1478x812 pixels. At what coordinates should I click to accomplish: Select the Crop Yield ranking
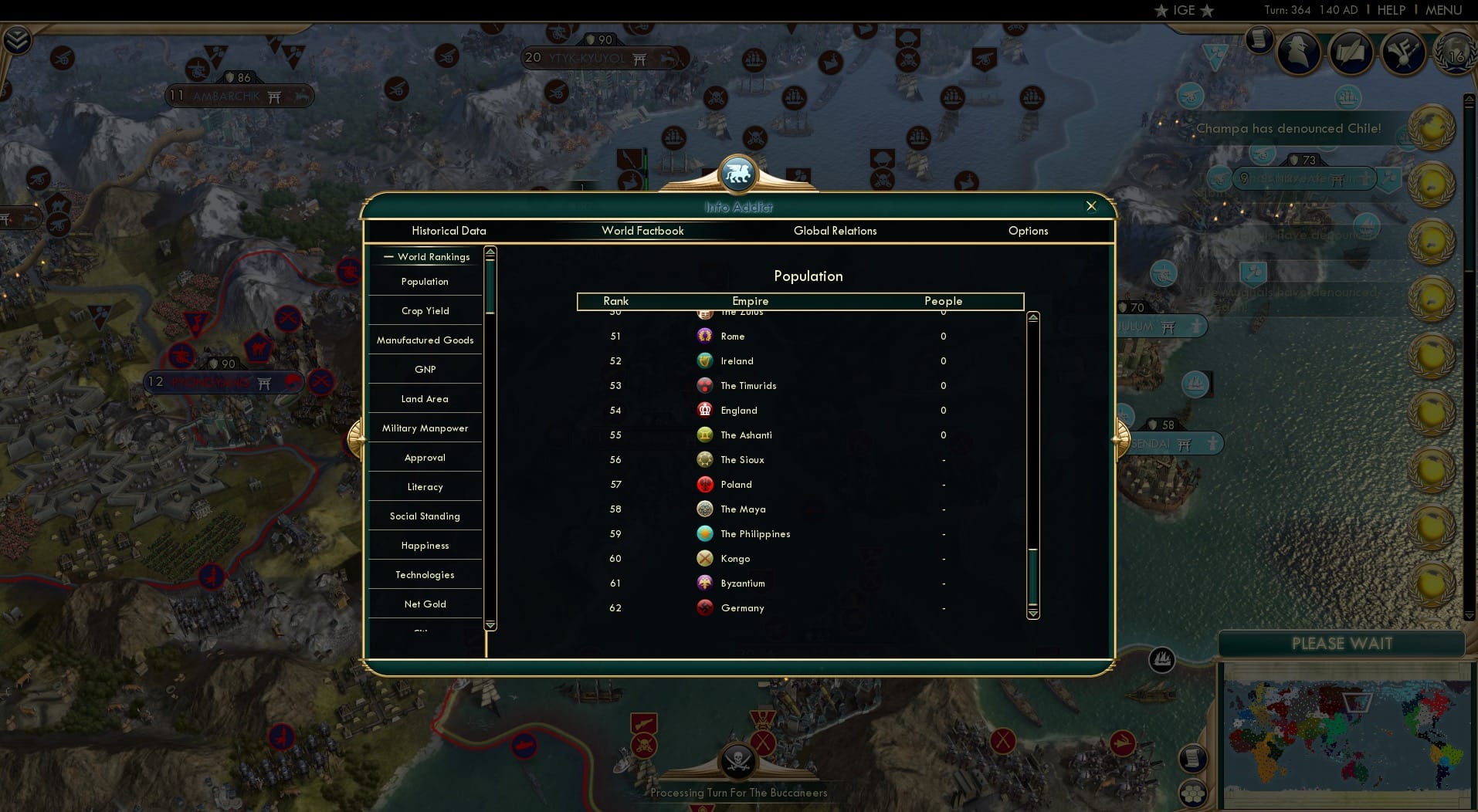pos(425,310)
